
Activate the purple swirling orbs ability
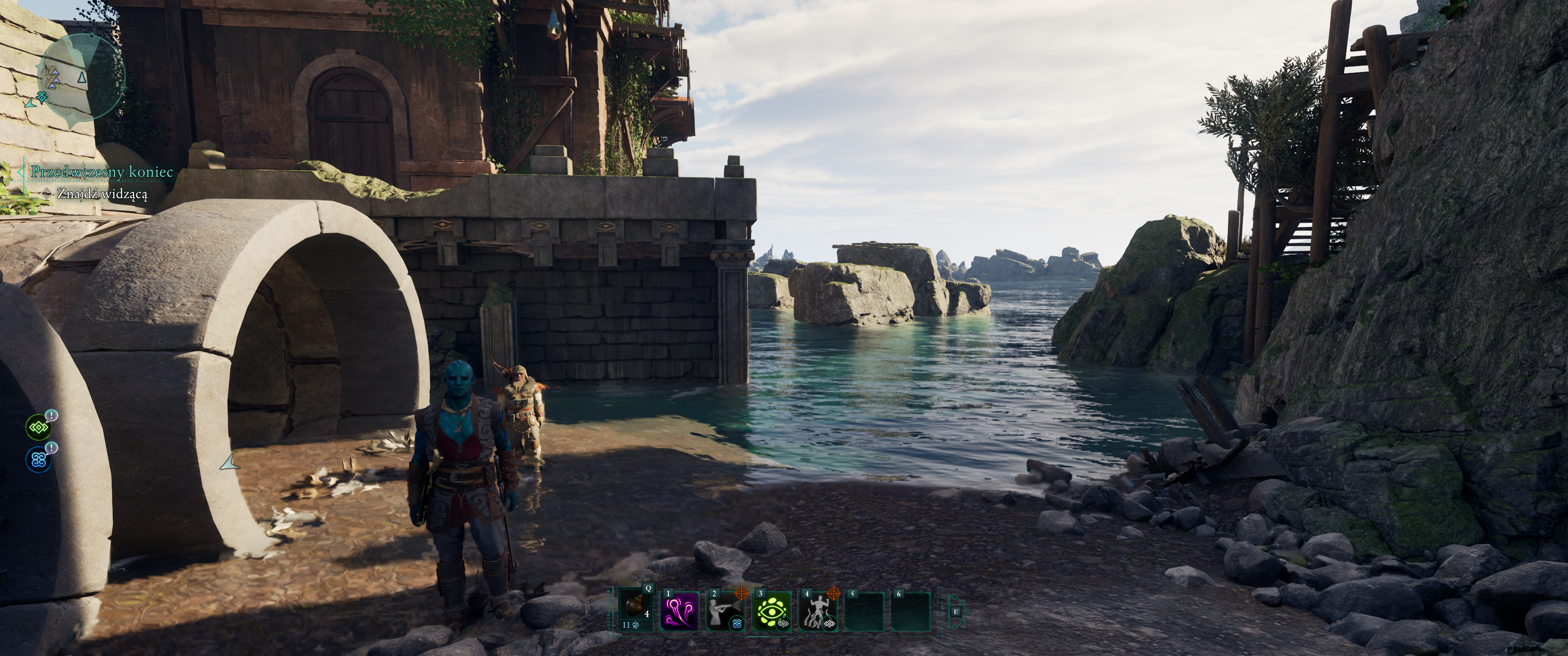click(x=680, y=610)
